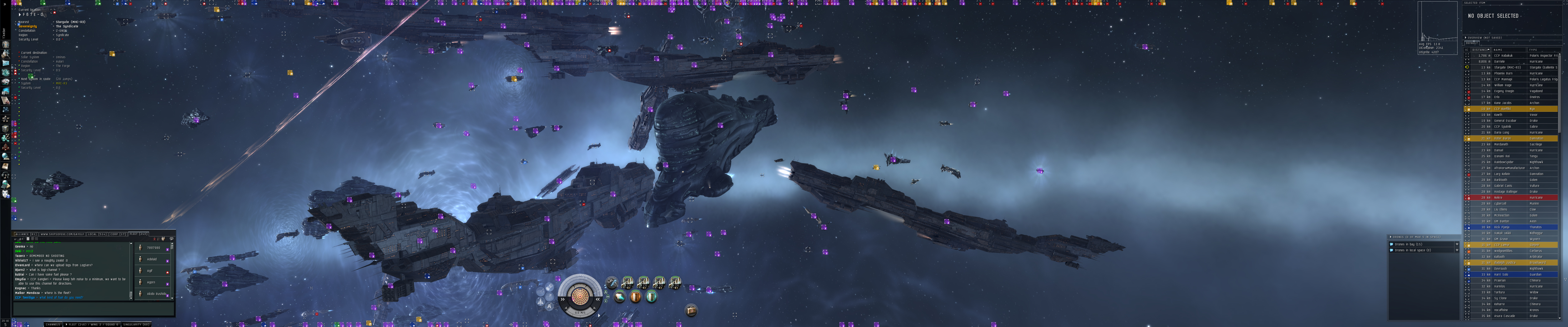The image size is (1568, 327).
Task: Switch to the Corp chat tab
Action: point(118,234)
